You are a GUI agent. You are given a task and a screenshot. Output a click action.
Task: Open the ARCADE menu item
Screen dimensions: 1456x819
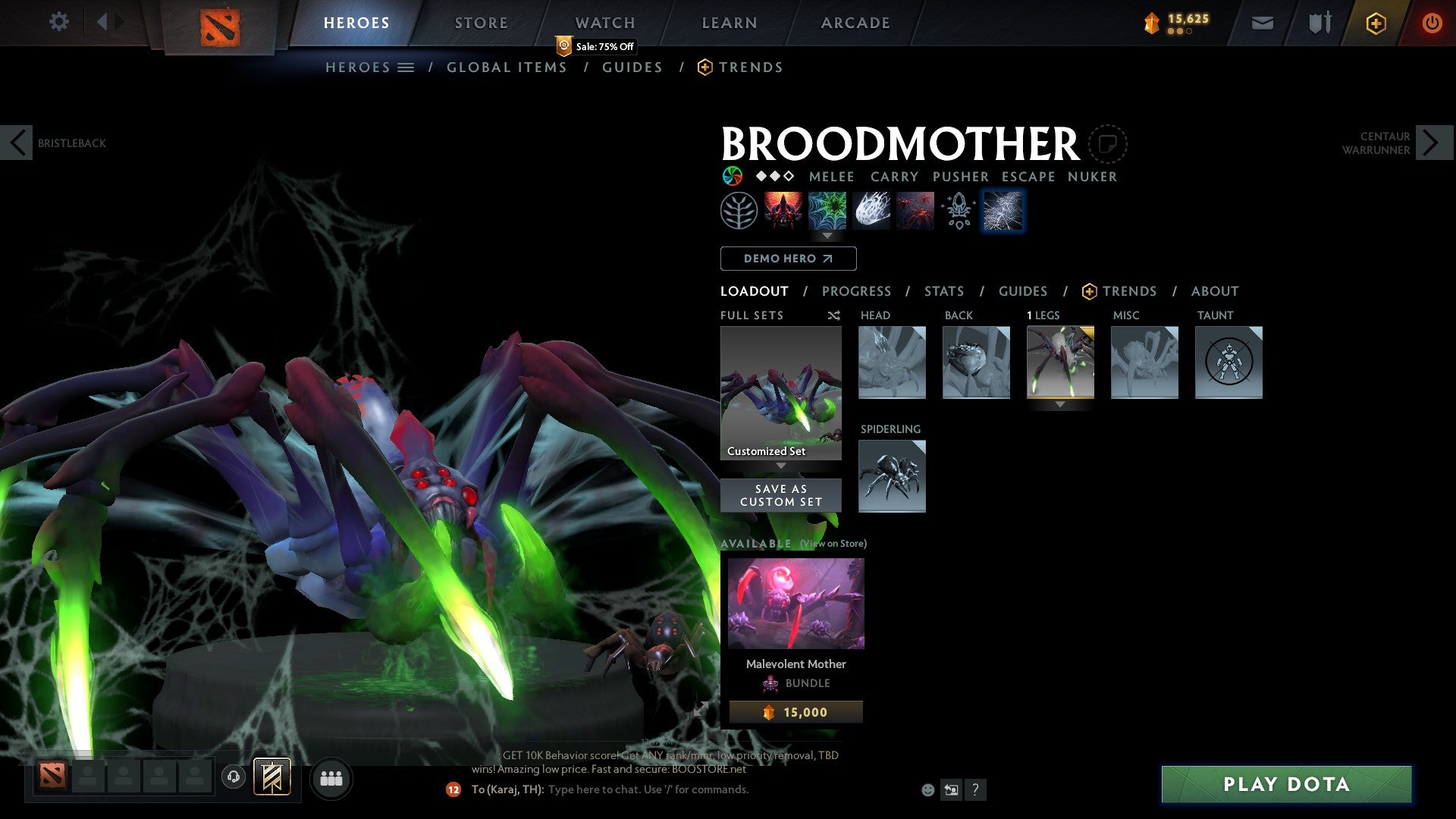855,23
